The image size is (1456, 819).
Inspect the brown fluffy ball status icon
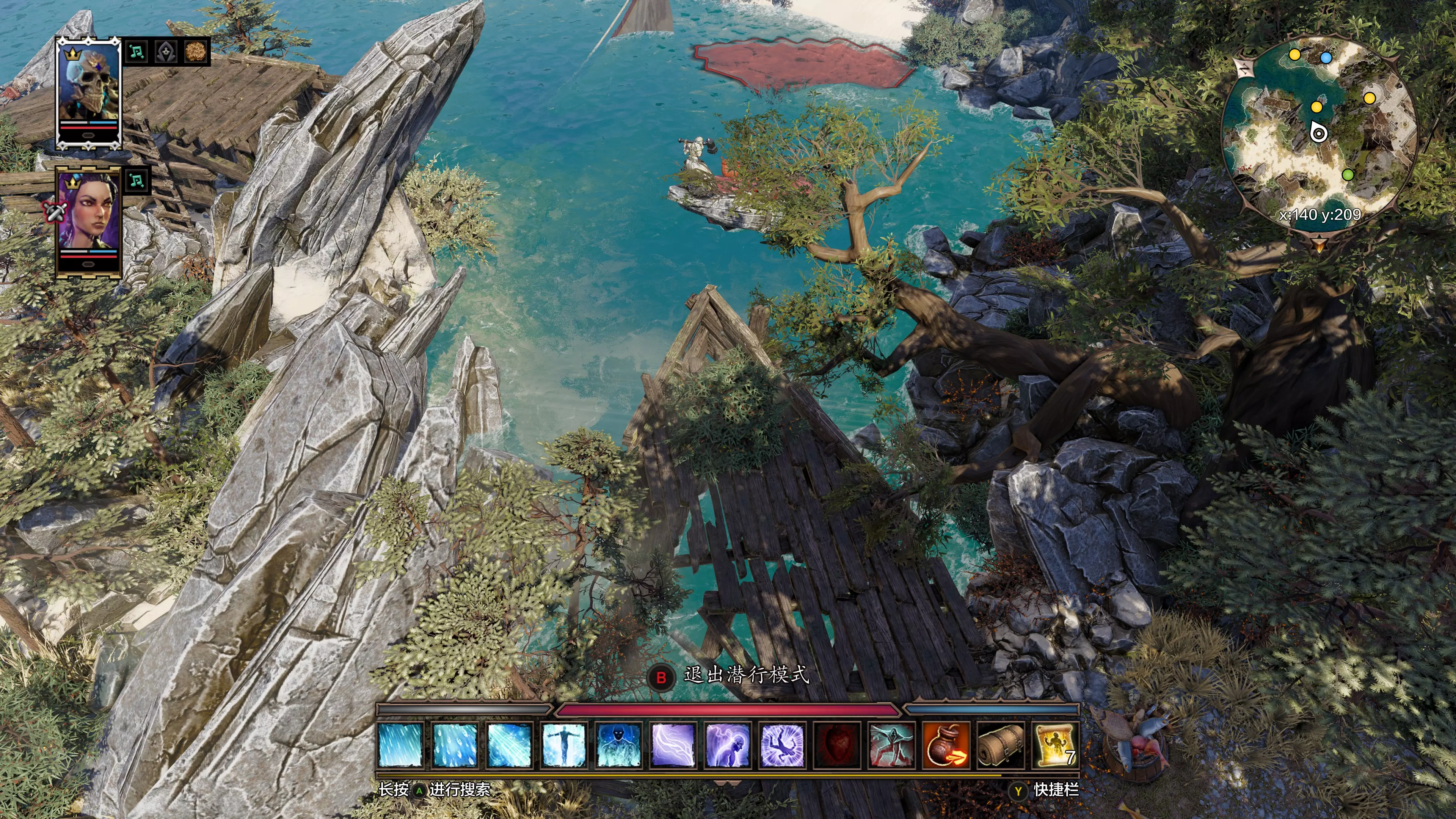coord(195,52)
